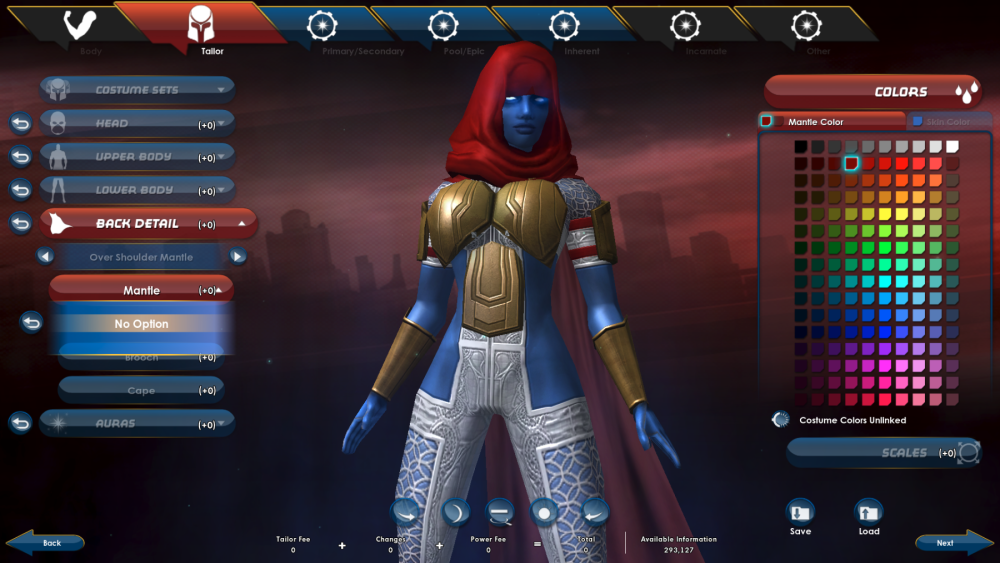Viewport: 1000px width, 563px height.
Task: Expand the Auras section
Action: coord(138,424)
